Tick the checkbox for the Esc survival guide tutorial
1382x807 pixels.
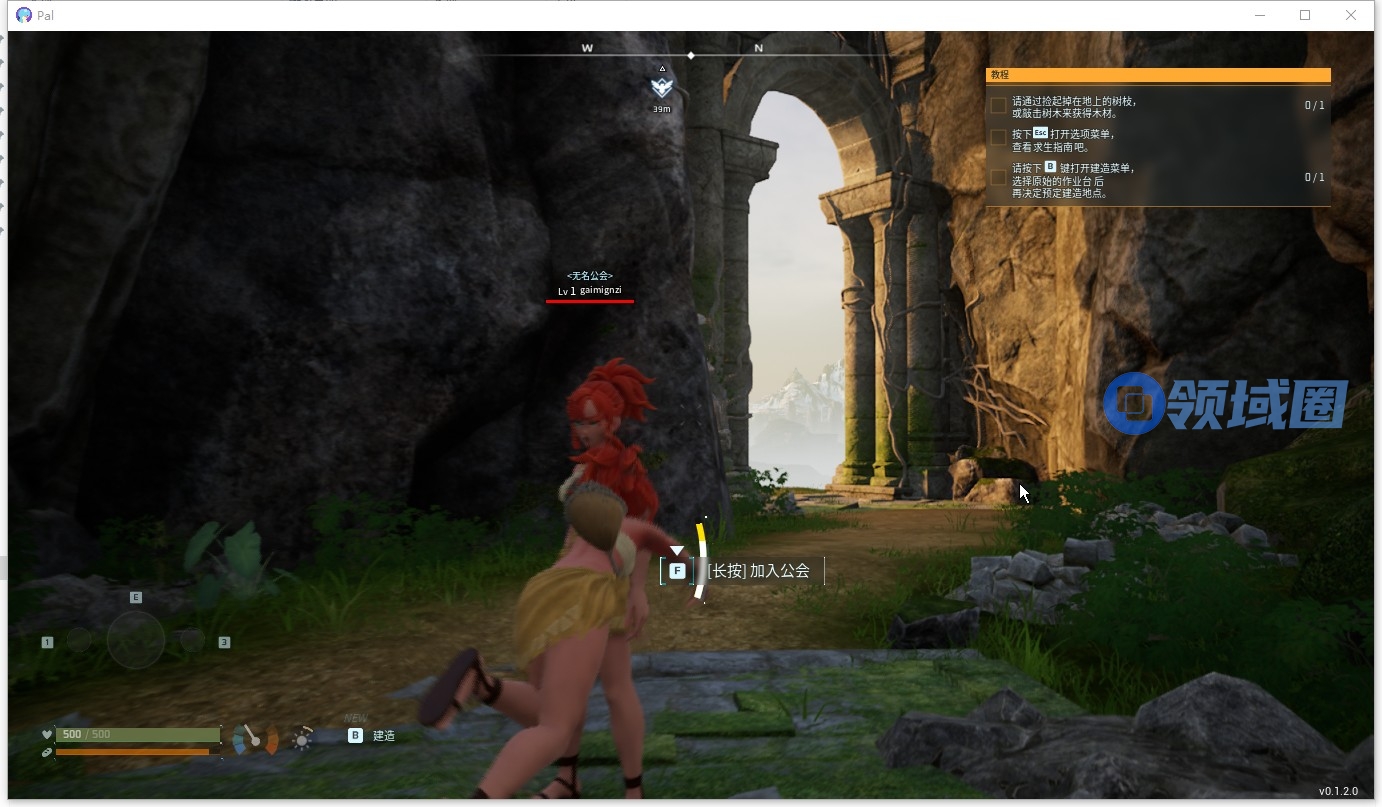click(998, 138)
